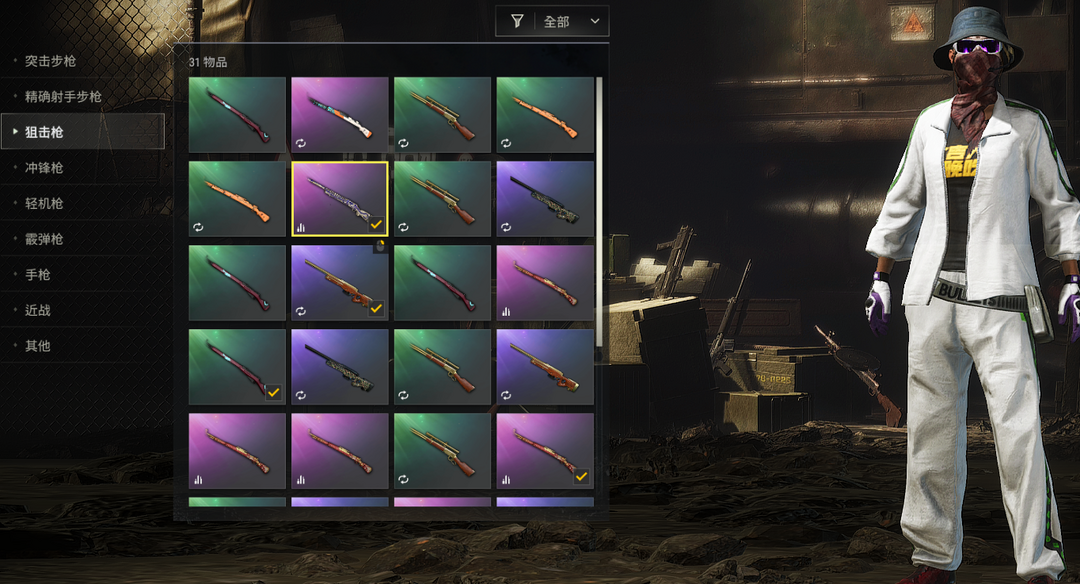Image resolution: width=1080 pixels, height=584 pixels.
Task: Select the yellow-outlined sniper skin tile
Action: tap(339, 198)
